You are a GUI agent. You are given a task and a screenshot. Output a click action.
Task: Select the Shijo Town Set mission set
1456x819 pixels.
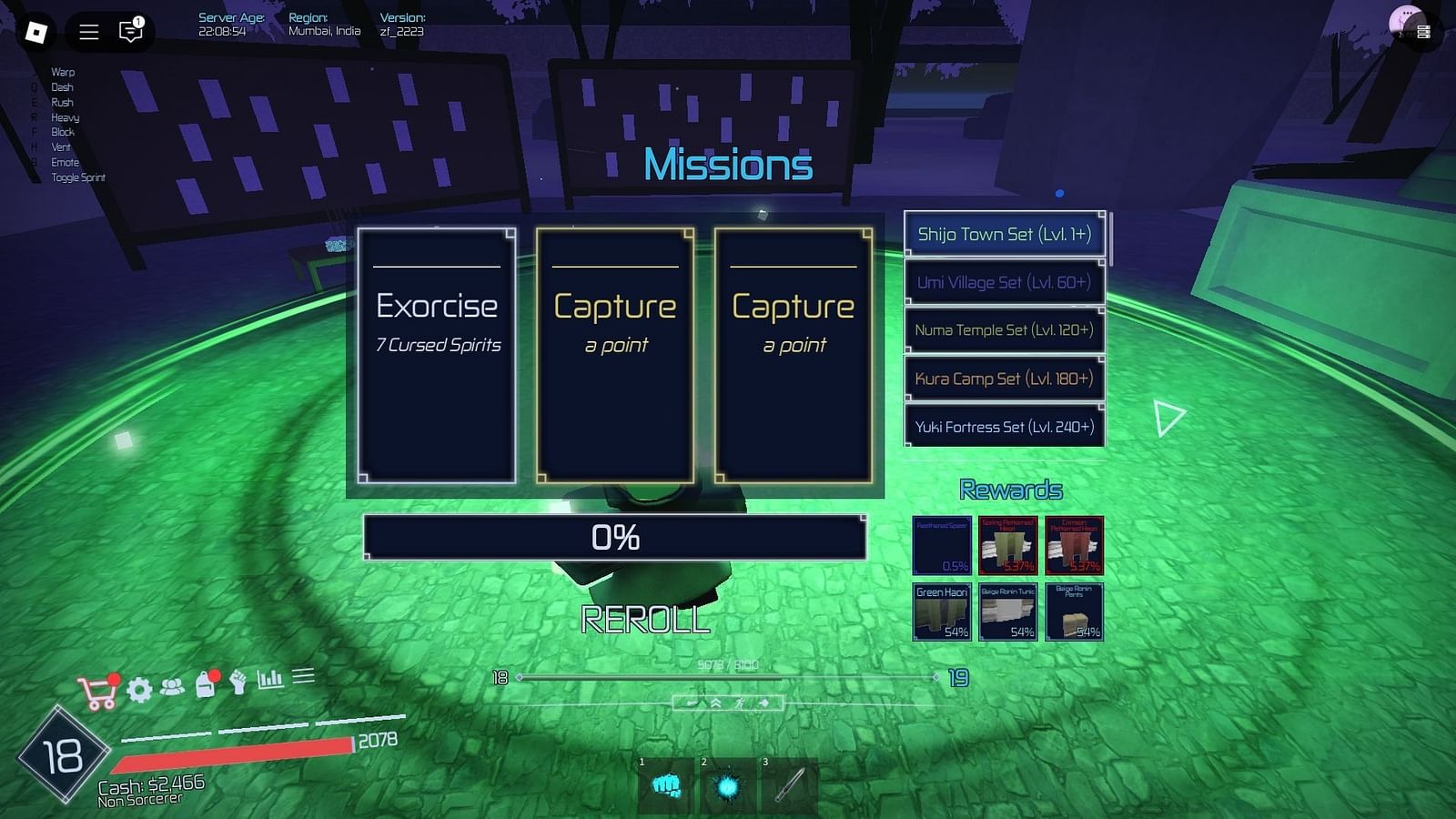click(x=1006, y=234)
